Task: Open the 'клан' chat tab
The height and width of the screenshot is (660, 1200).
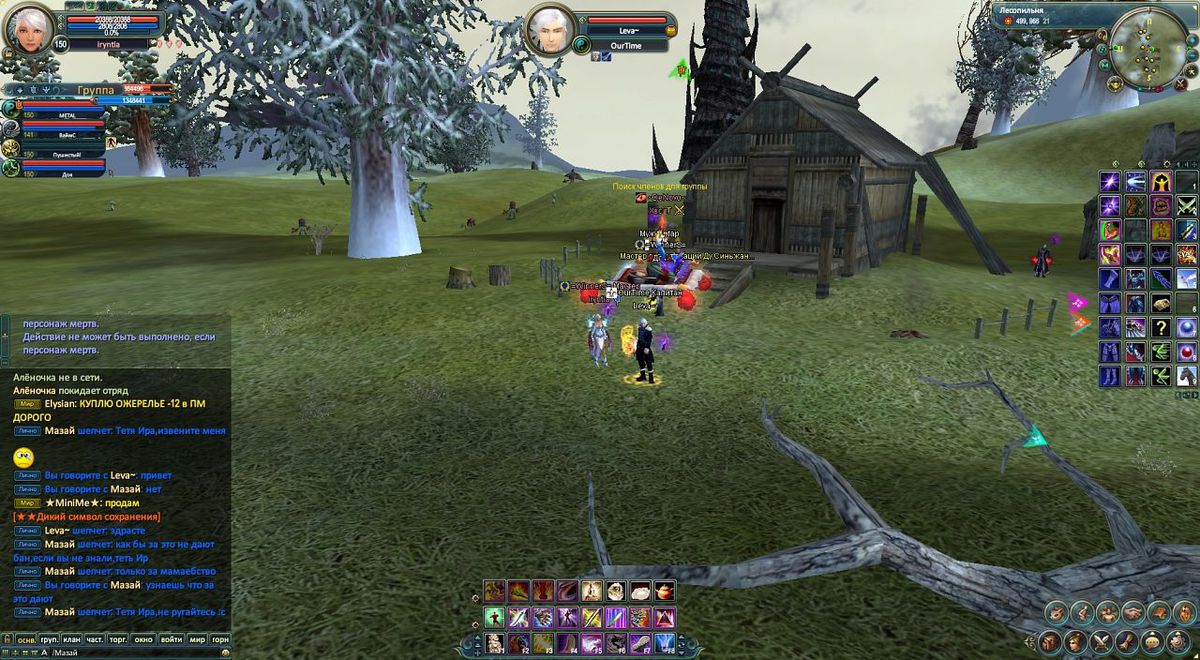Action: (x=72, y=638)
